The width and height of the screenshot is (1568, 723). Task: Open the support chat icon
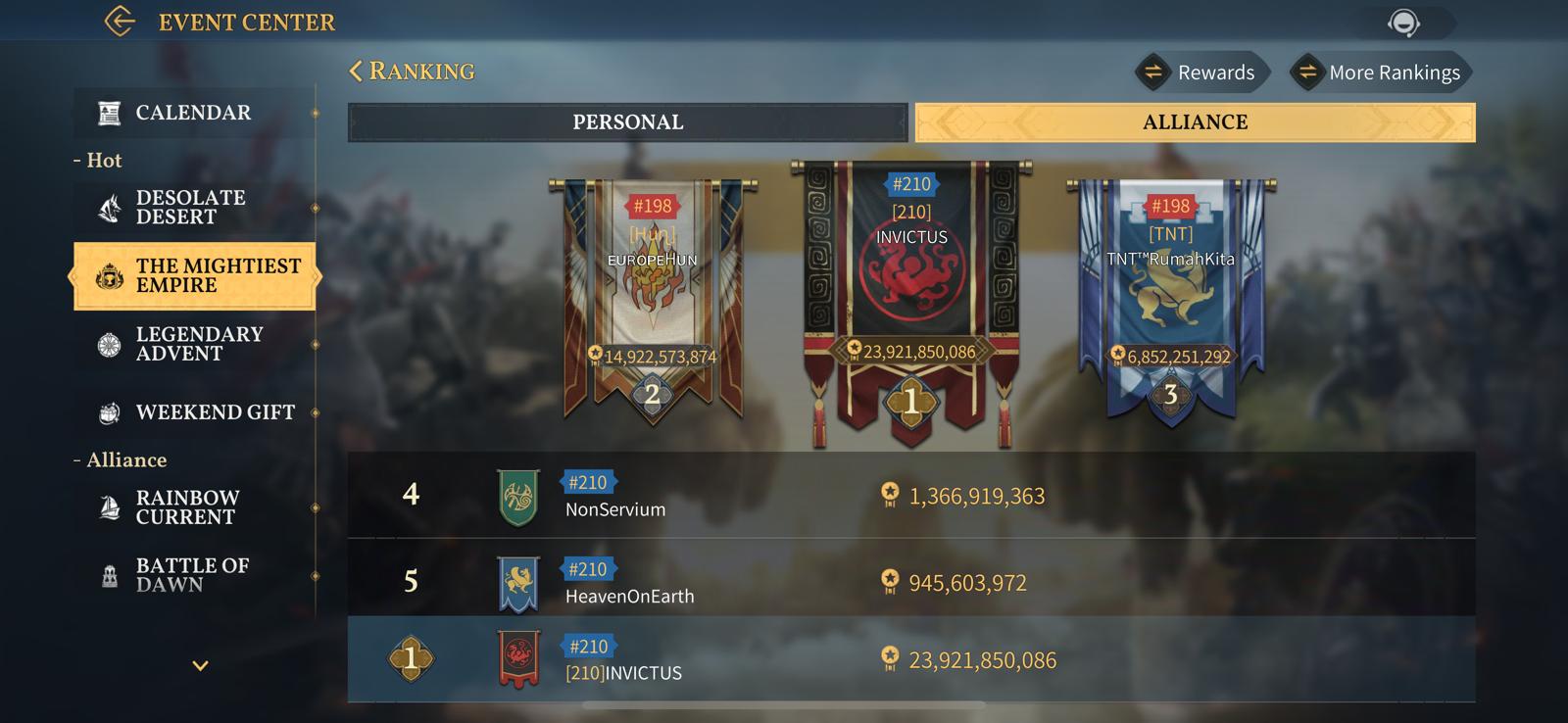1403,23
